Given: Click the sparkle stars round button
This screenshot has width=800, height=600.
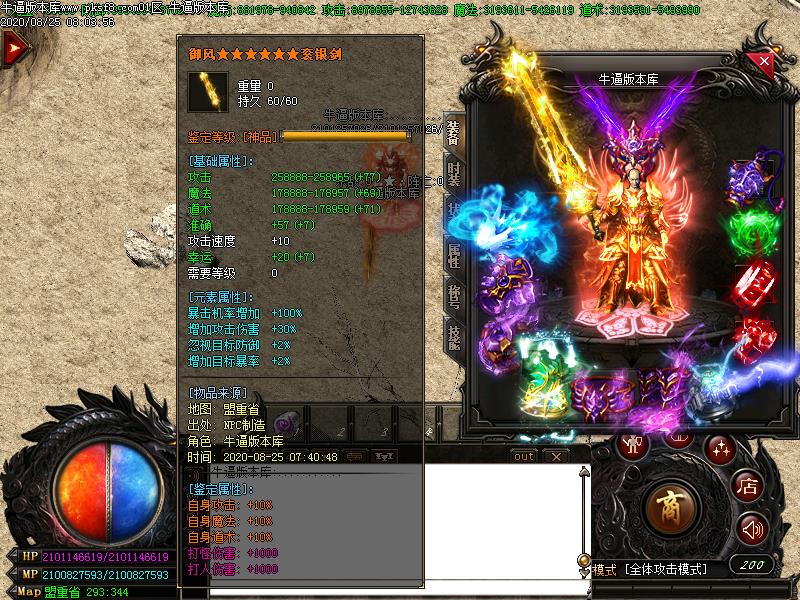Looking at the screenshot, I should 720,448.
